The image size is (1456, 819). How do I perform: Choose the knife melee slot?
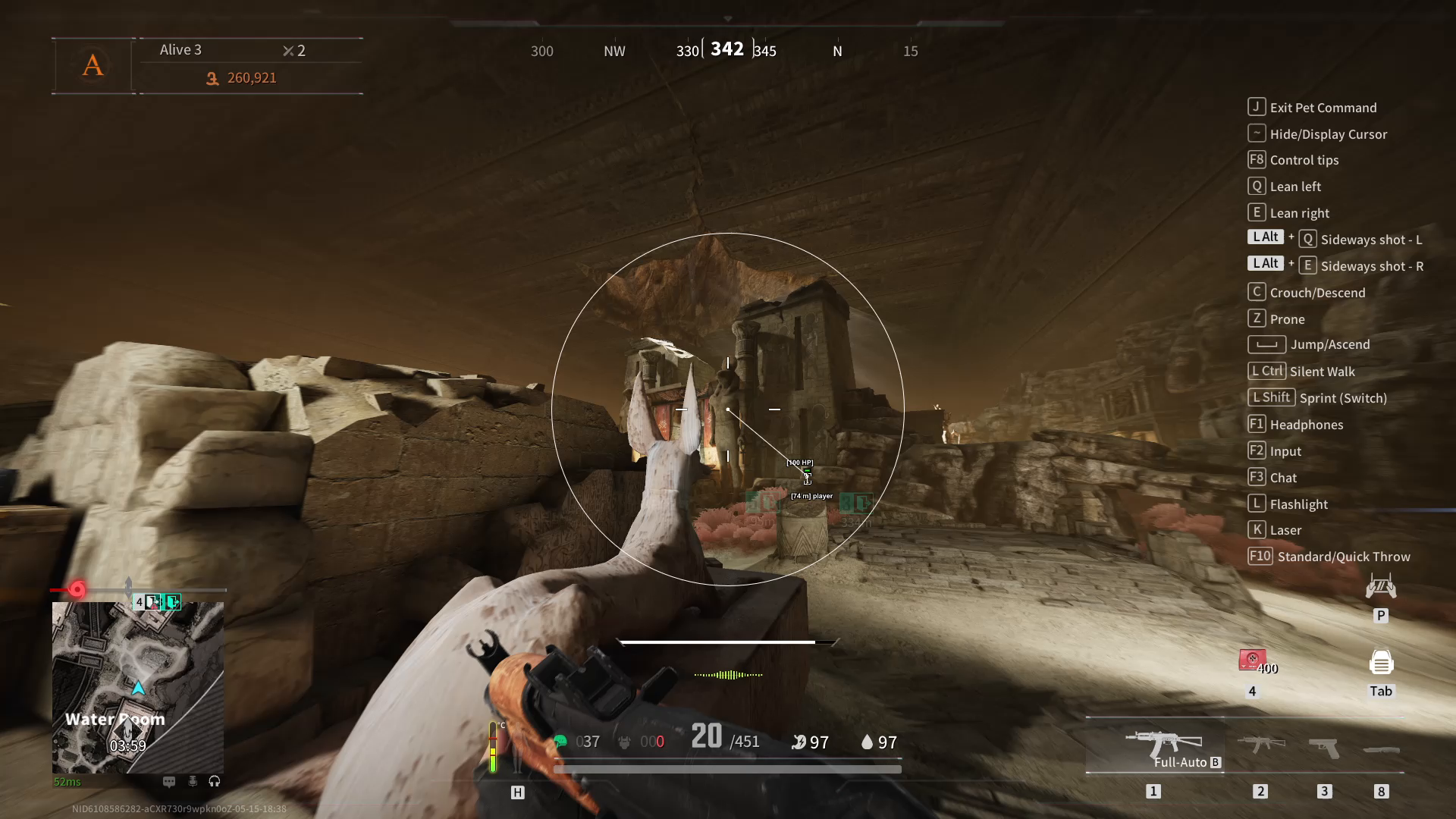[1381, 750]
